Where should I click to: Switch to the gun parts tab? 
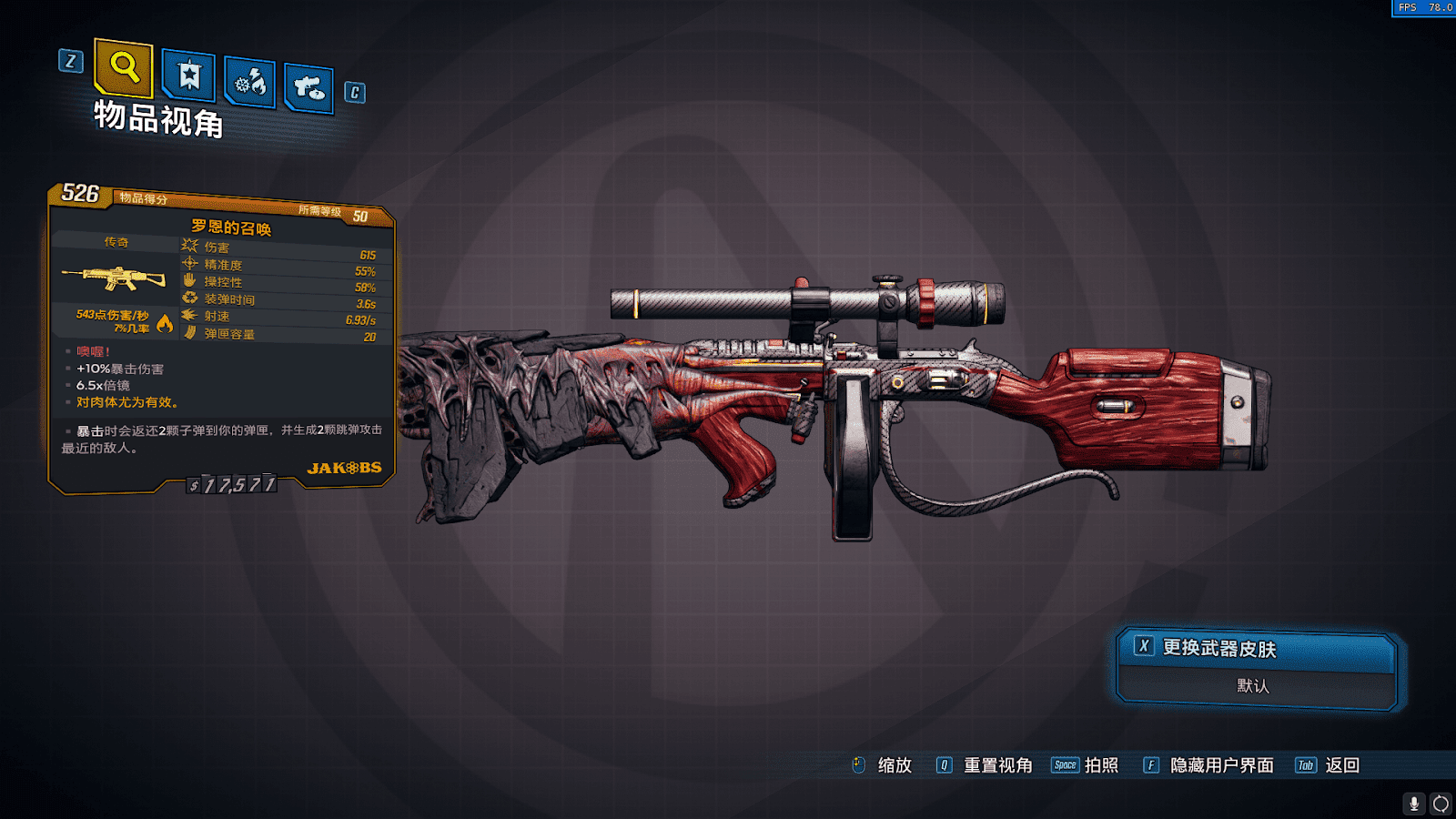[x=308, y=88]
